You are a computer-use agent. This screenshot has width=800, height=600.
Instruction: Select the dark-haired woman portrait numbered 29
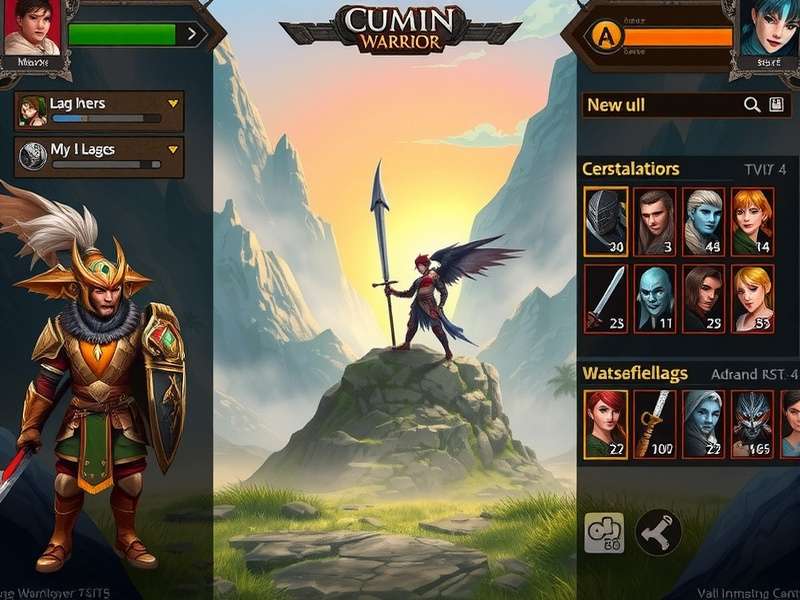(705, 297)
